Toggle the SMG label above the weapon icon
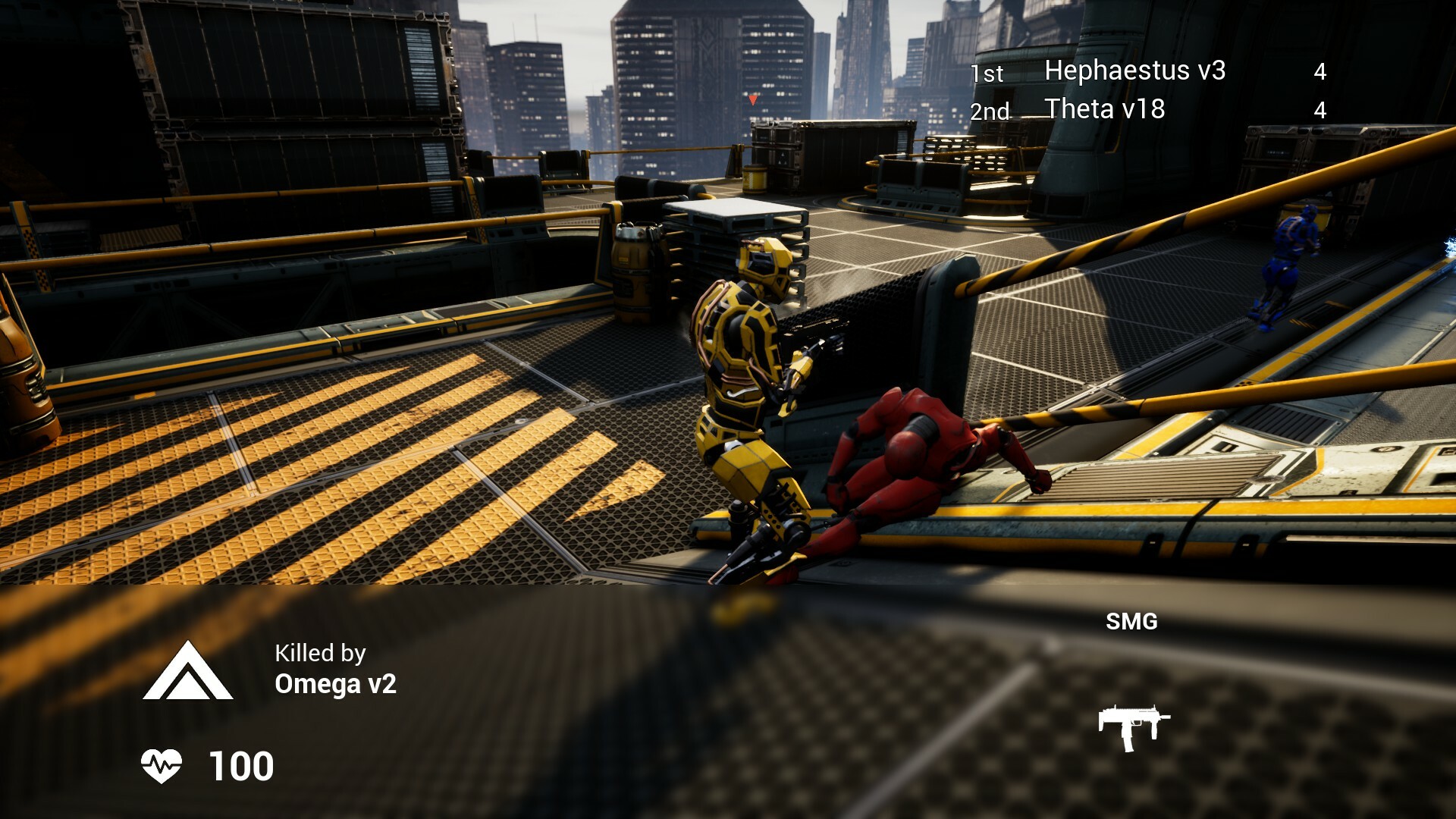The height and width of the screenshot is (819, 1456). click(x=1131, y=622)
